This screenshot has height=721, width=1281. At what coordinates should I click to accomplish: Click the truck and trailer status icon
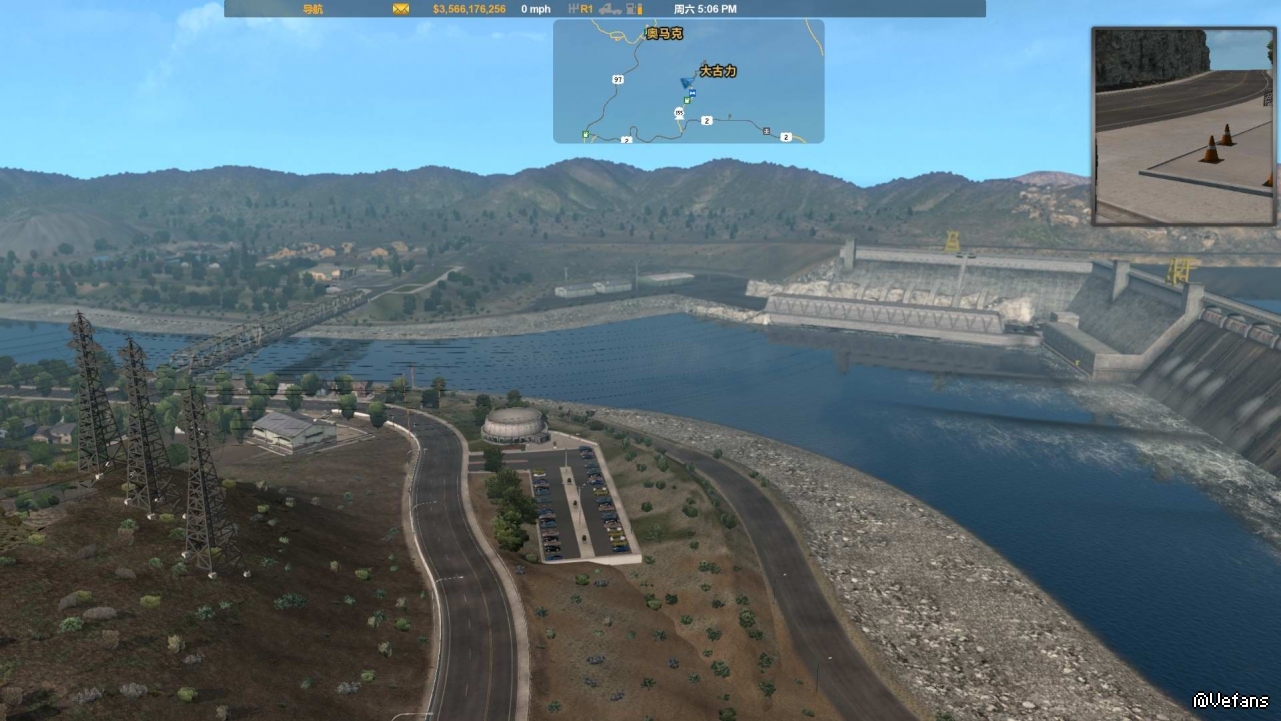tap(609, 9)
